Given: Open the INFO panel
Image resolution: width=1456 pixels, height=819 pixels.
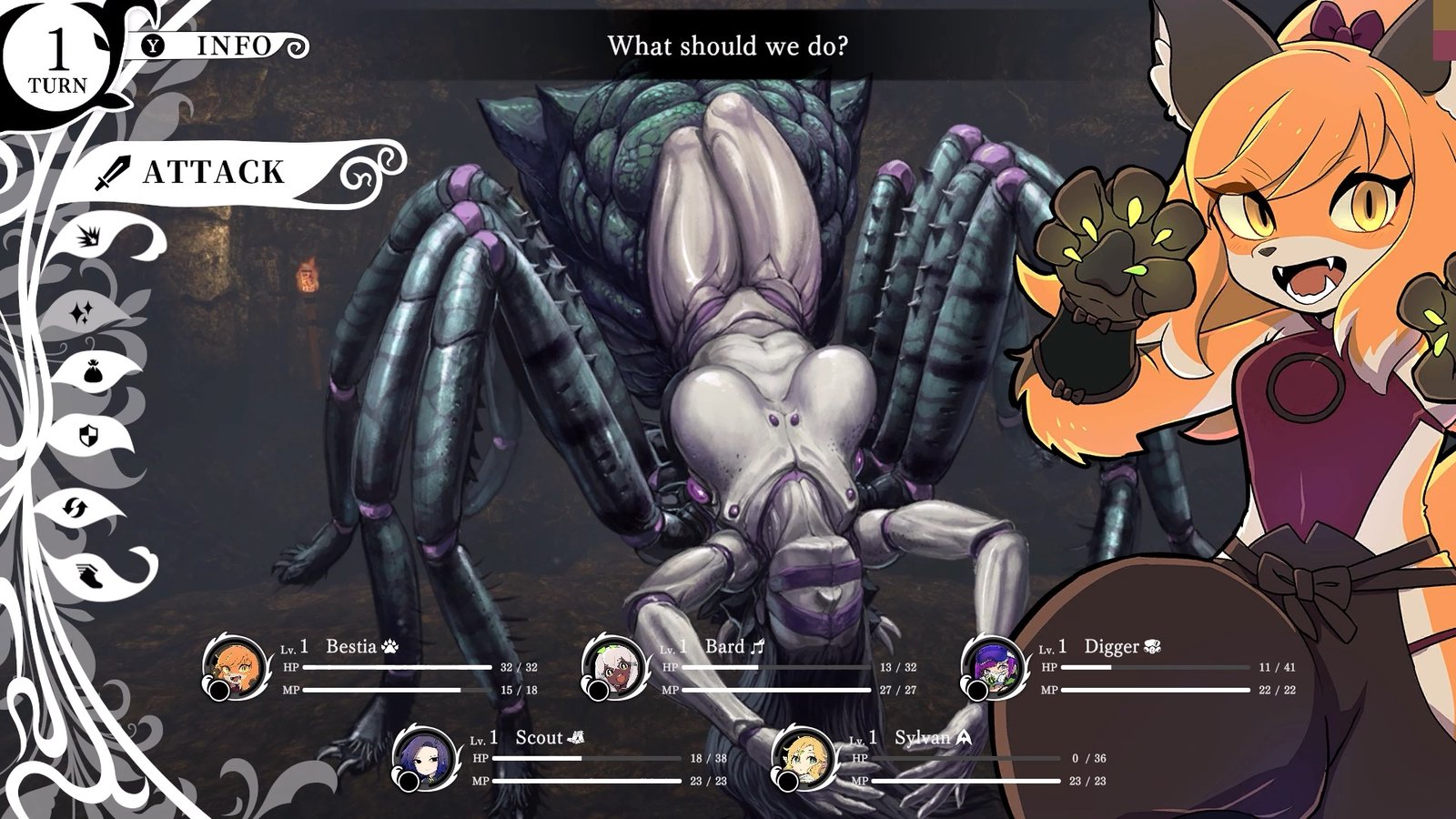Looking at the screenshot, I should point(218,45).
